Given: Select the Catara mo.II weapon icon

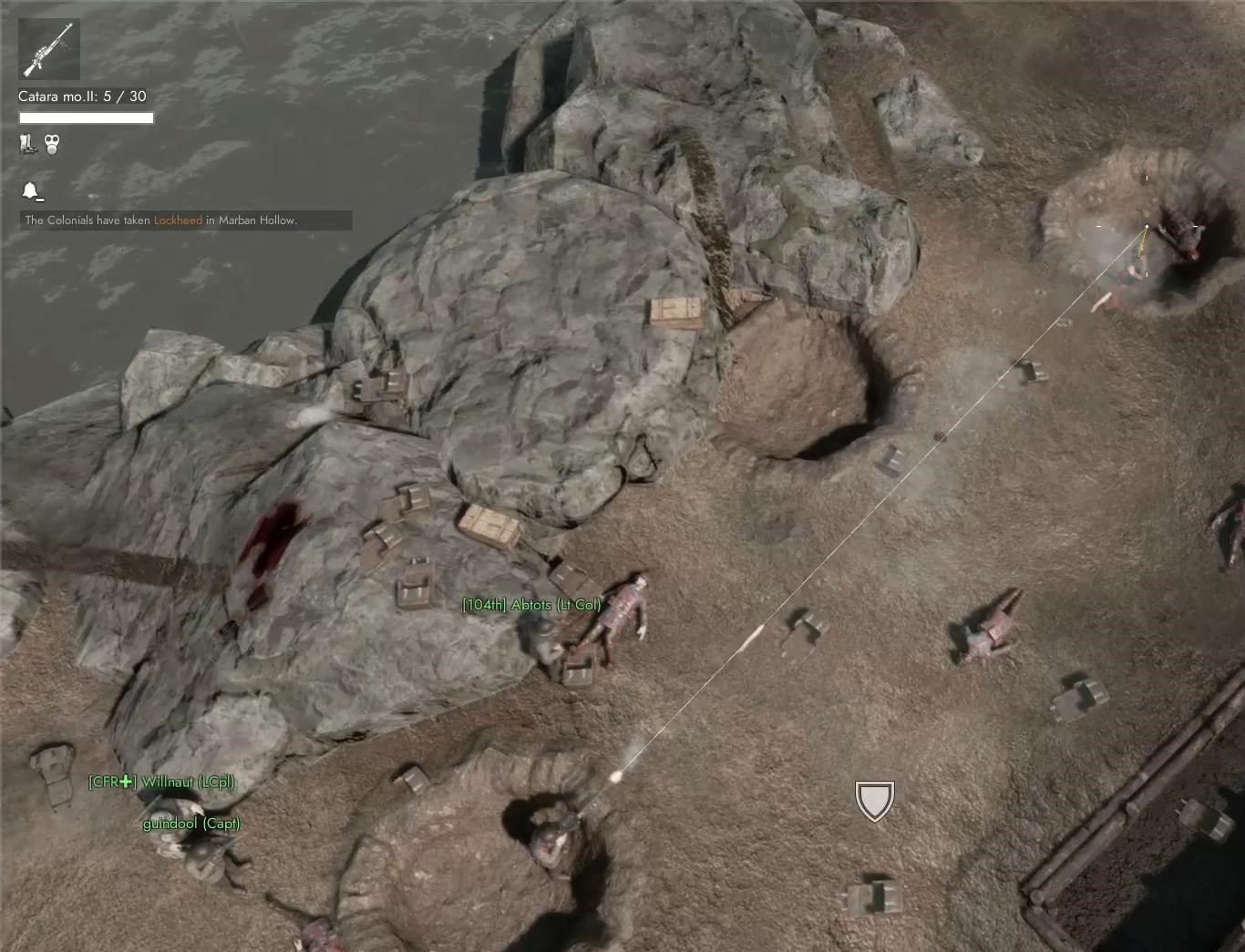Looking at the screenshot, I should point(47,49).
